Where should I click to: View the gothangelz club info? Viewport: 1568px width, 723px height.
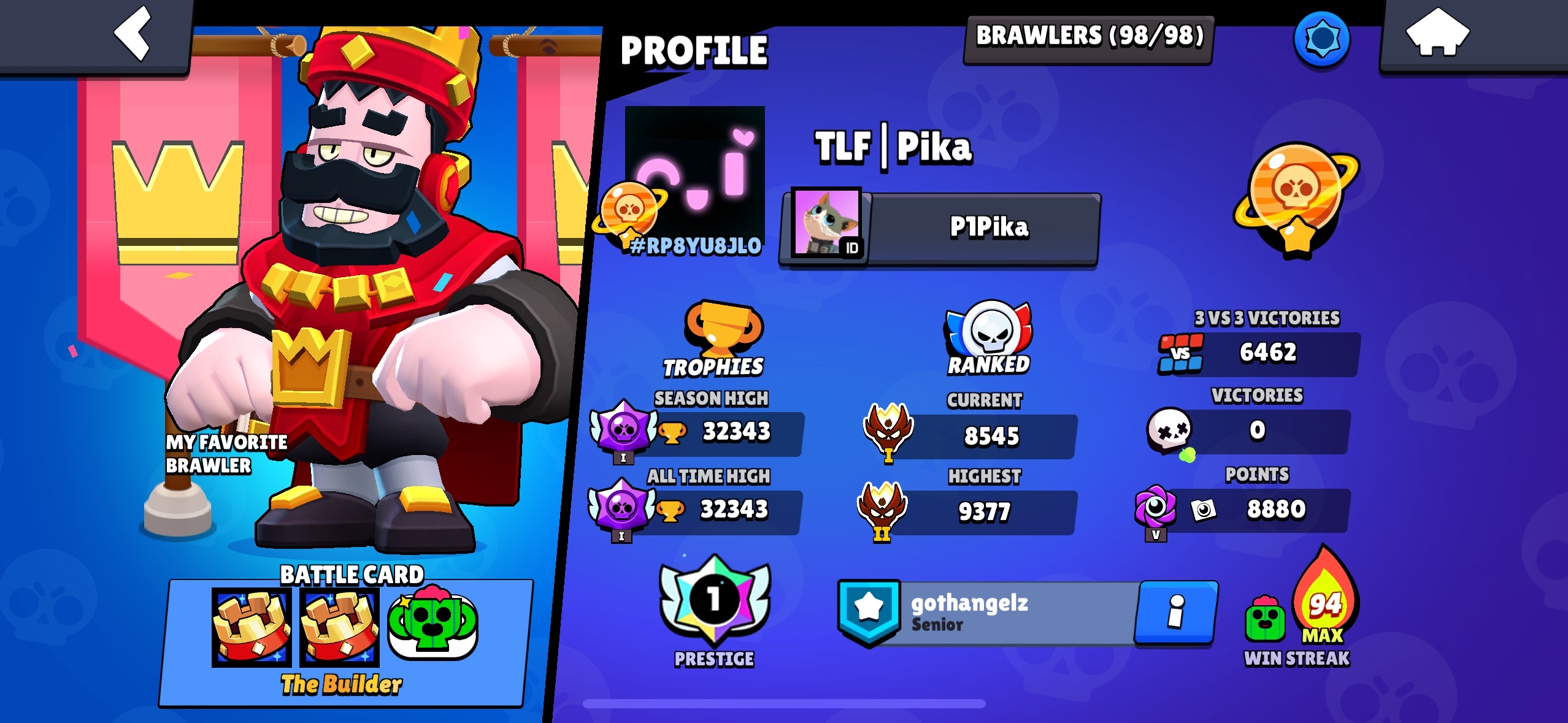[1175, 612]
